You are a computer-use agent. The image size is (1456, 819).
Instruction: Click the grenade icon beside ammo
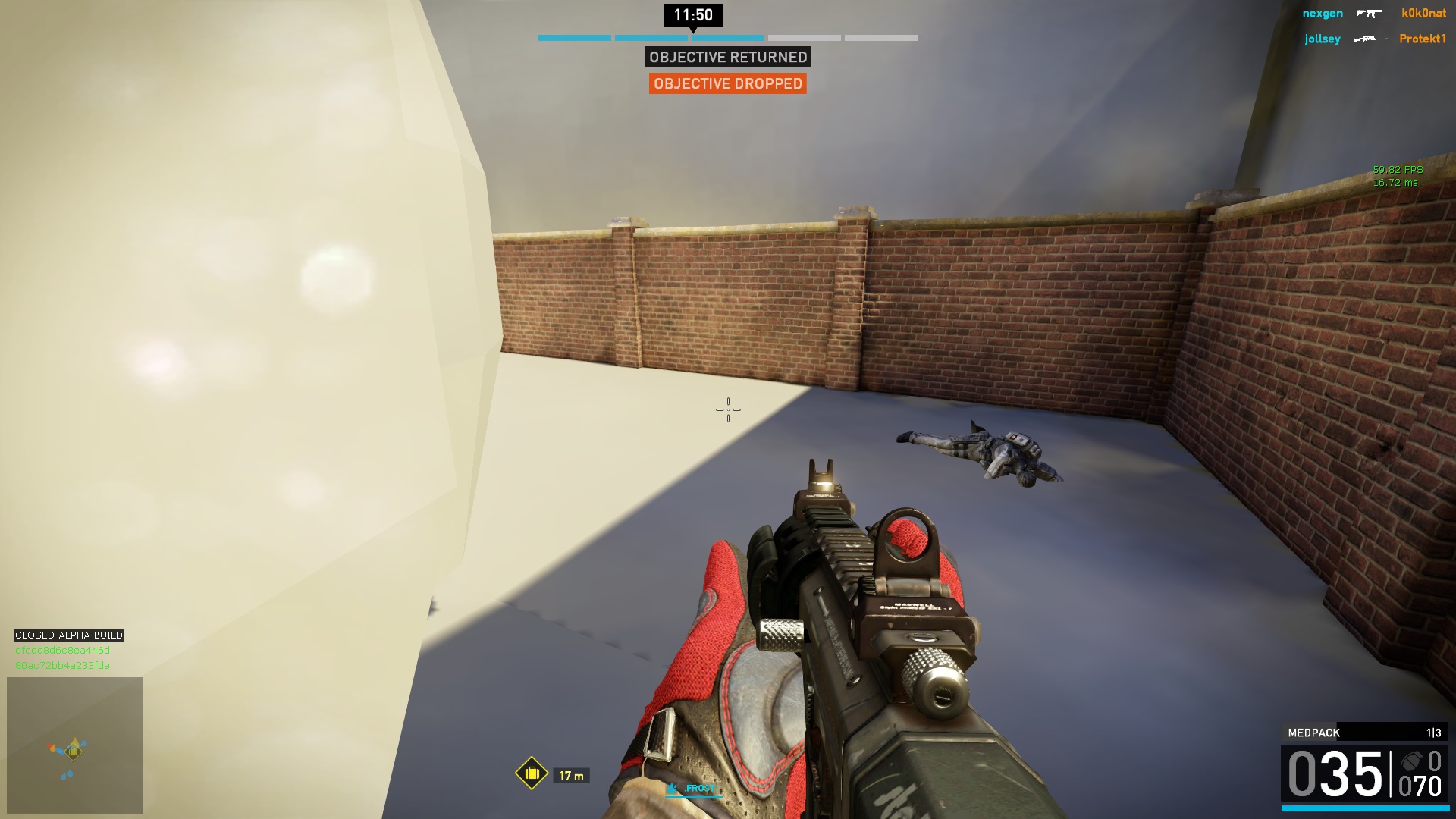click(x=1410, y=761)
